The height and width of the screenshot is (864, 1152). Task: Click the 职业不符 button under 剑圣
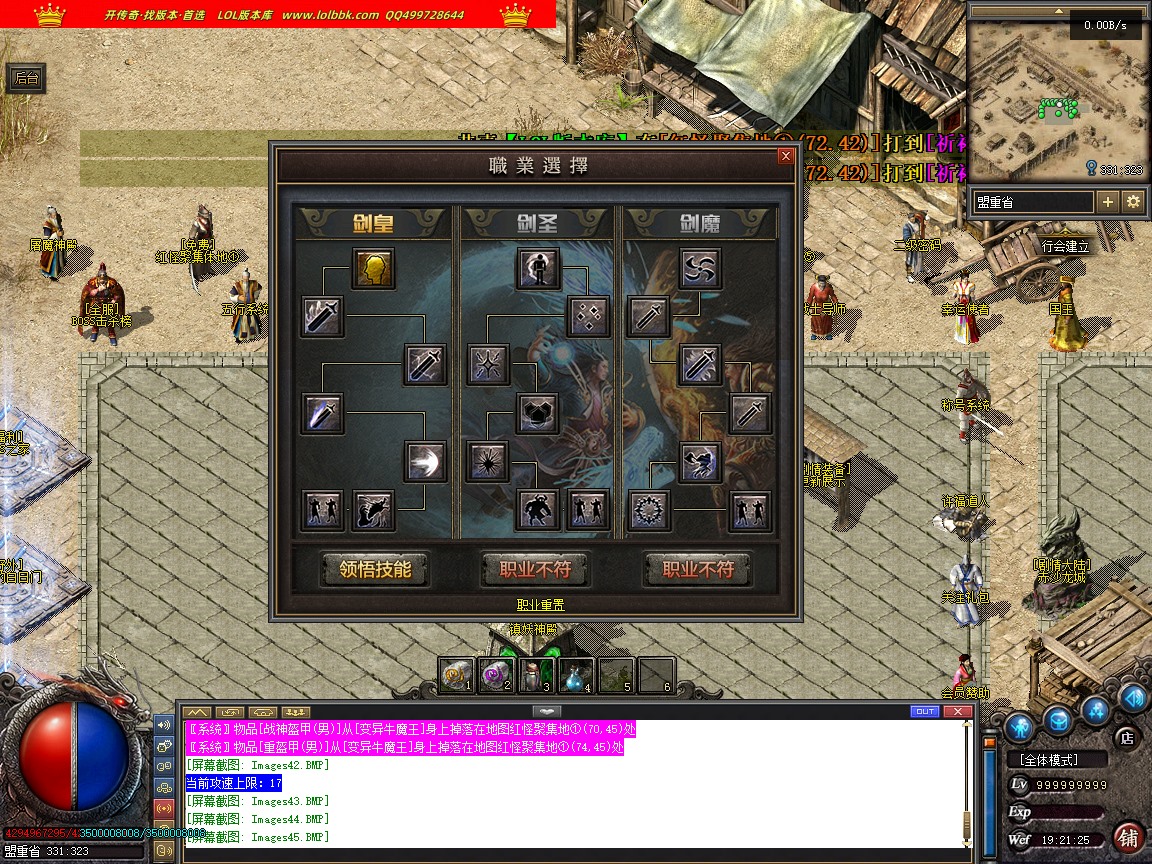click(535, 569)
